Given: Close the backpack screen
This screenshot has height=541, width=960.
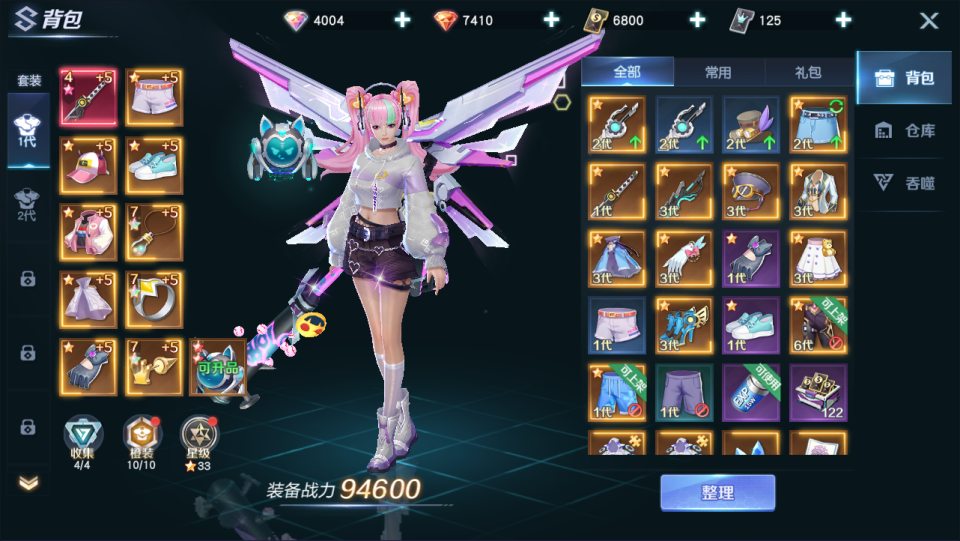Looking at the screenshot, I should [x=929, y=21].
